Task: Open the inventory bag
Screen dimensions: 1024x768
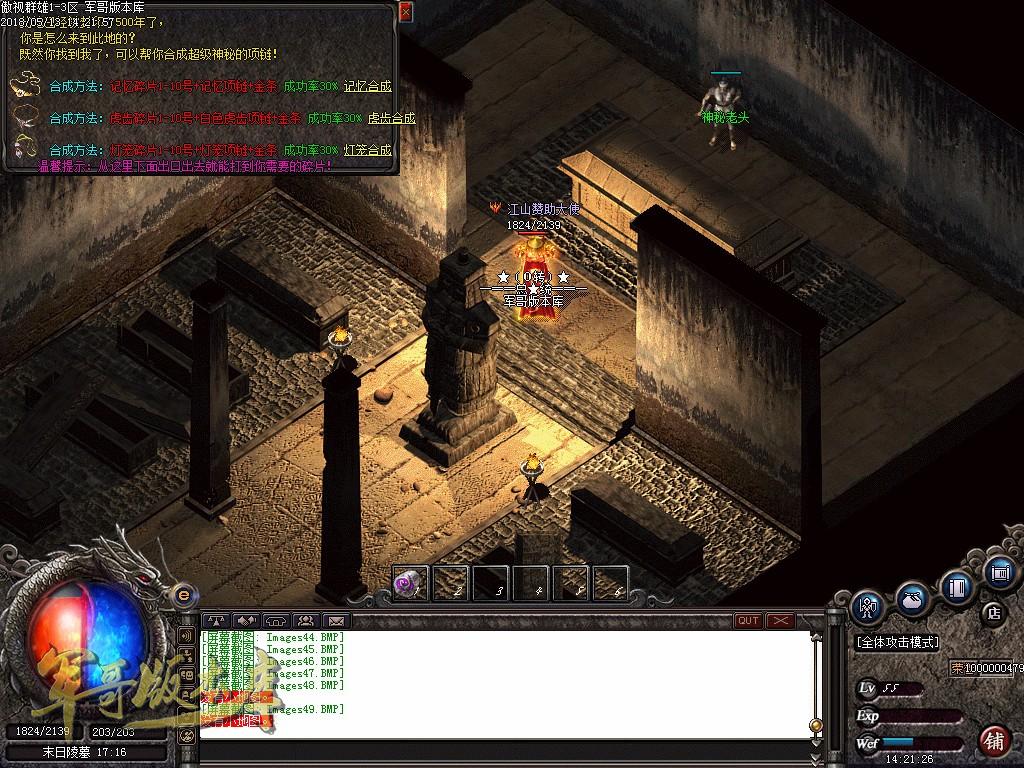Action: click(x=912, y=599)
